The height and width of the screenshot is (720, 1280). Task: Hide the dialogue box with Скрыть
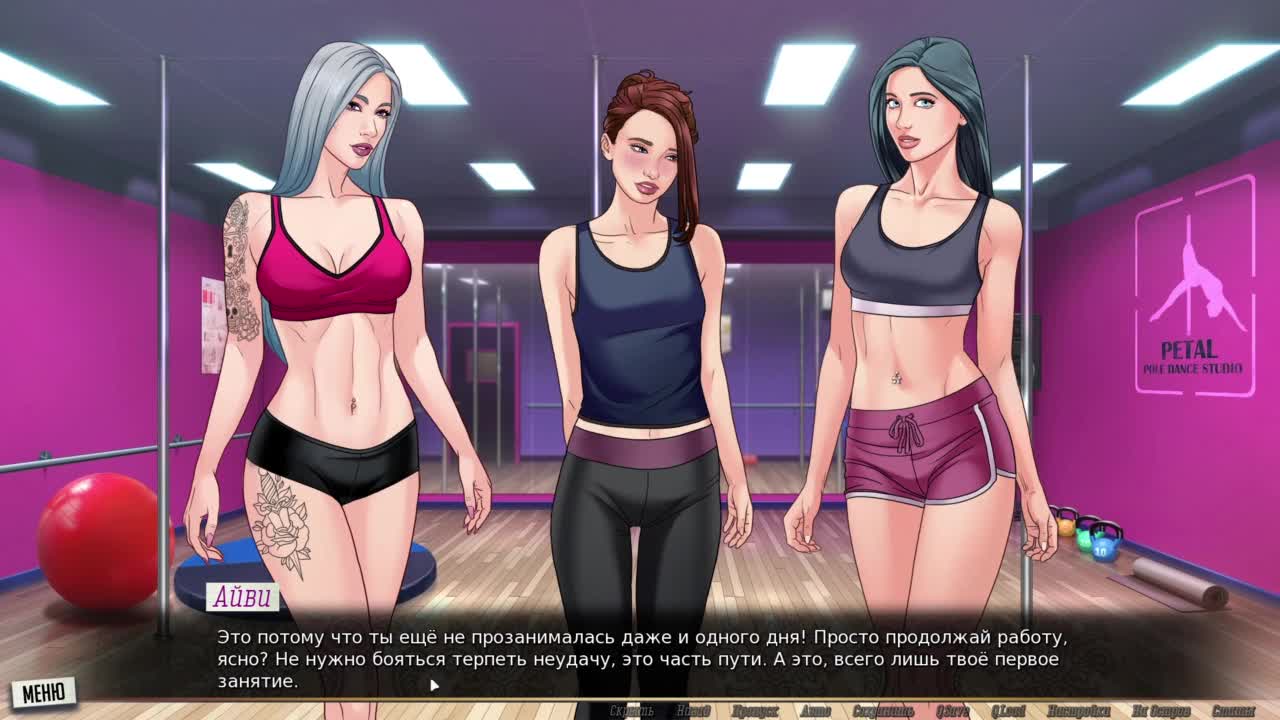631,711
